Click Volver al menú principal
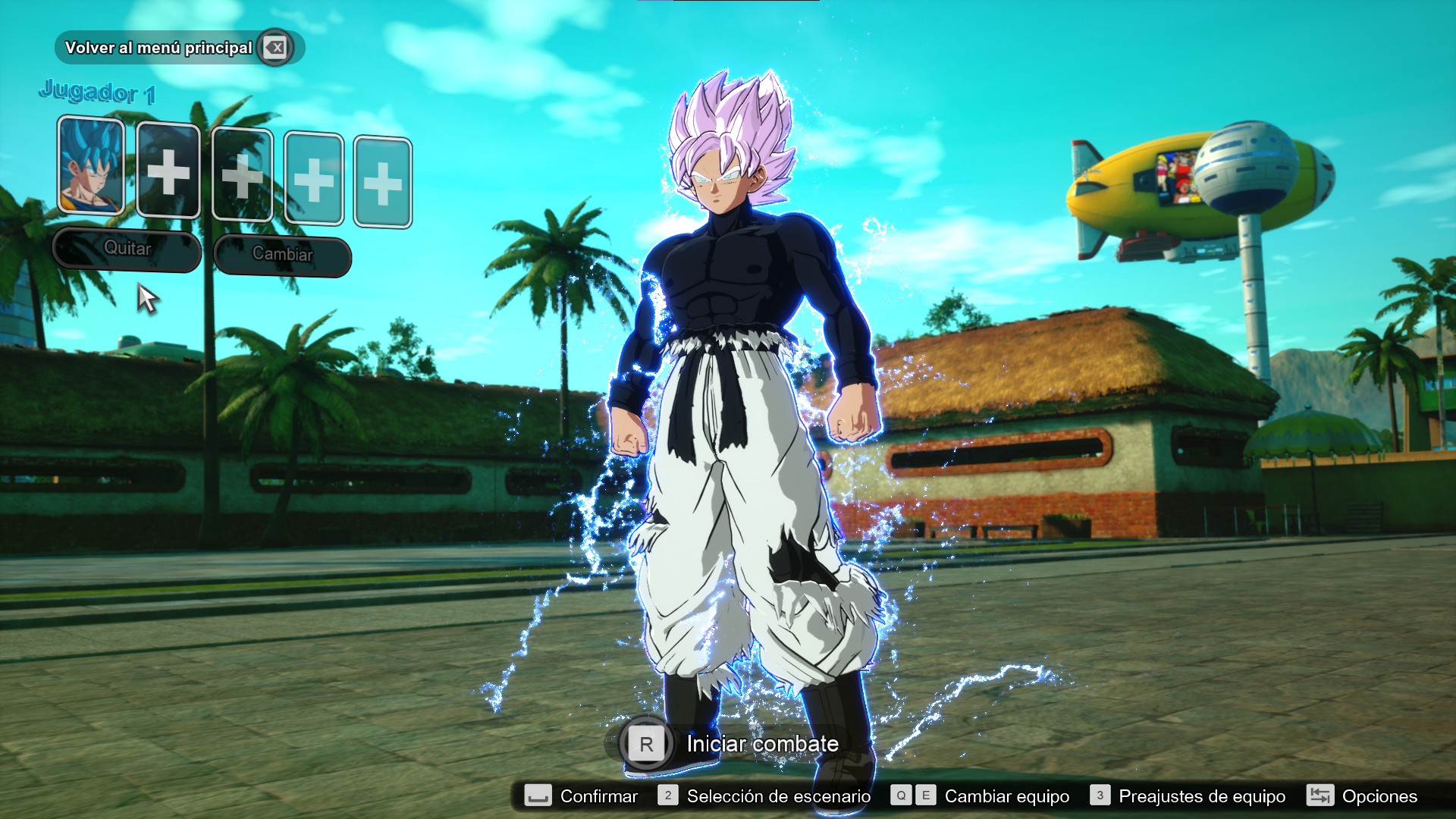 159,47
